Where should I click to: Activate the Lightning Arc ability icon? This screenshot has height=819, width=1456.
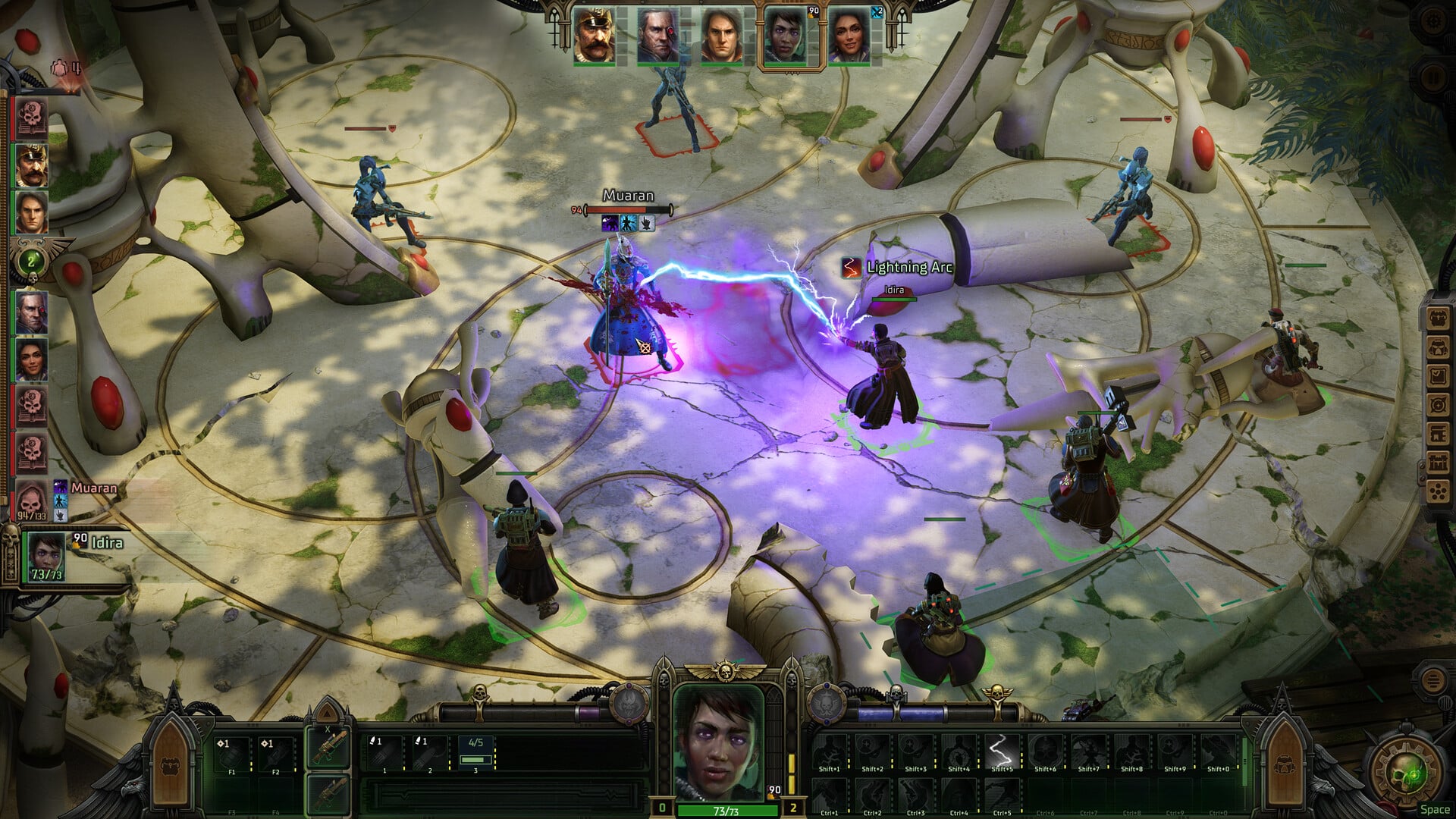[x=1001, y=751]
